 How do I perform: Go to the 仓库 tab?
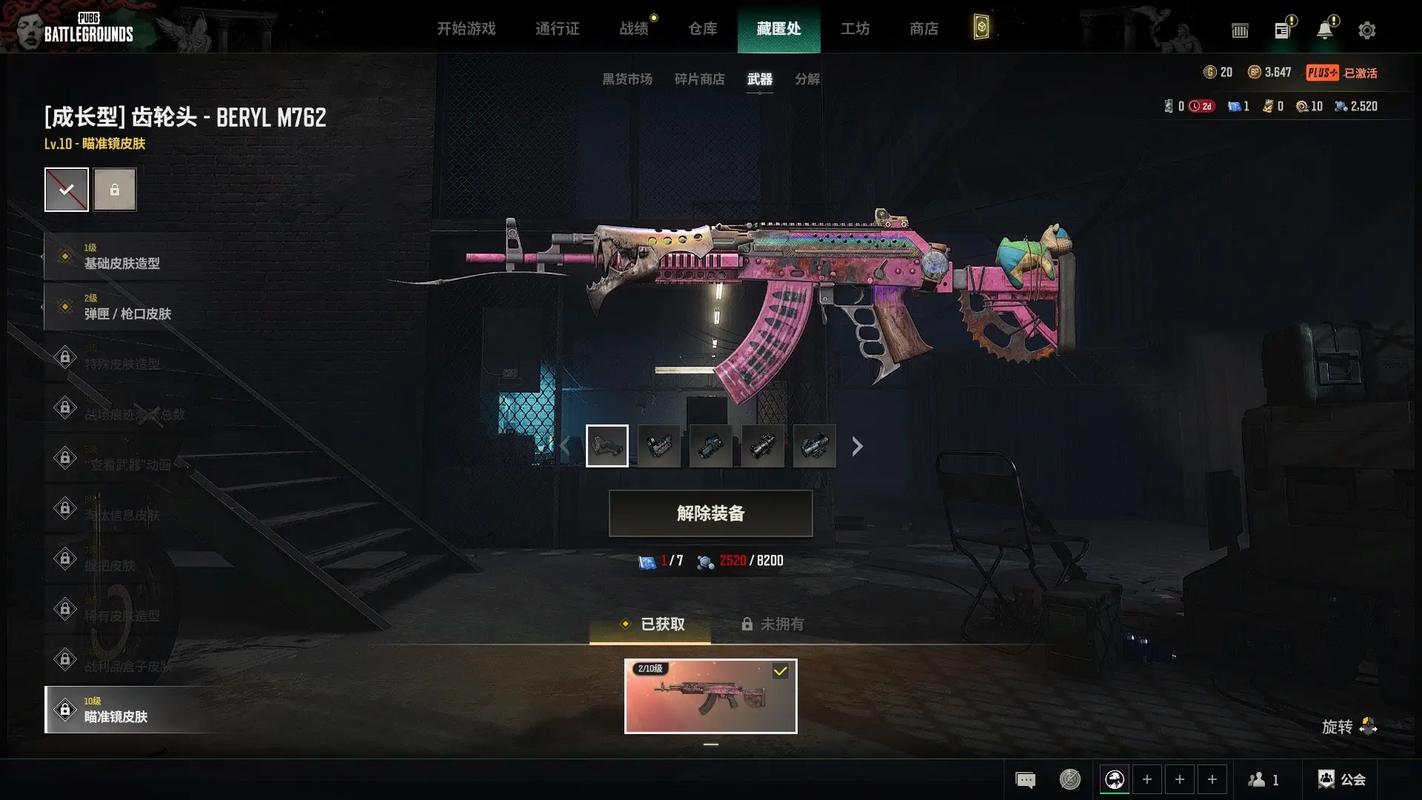703,29
